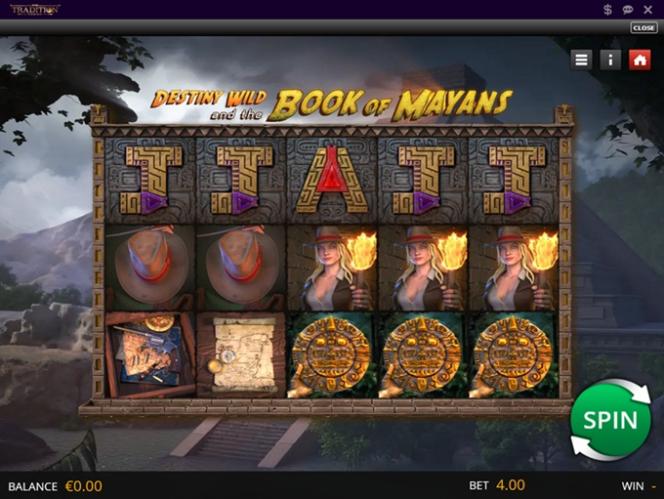Close the window with the X
Viewport: 664px width, 499px height.
[647, 9]
